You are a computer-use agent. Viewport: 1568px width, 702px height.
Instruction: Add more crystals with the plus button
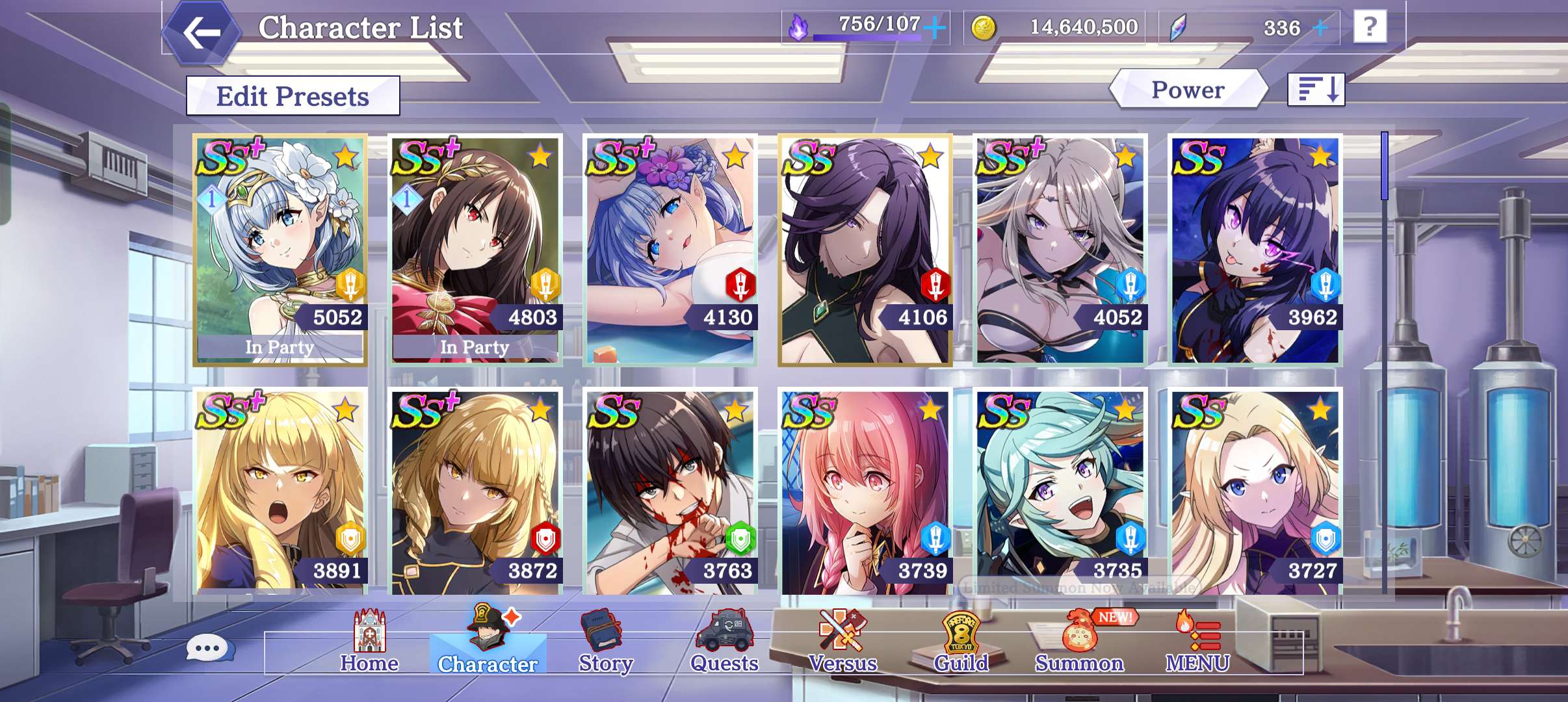tap(1320, 28)
